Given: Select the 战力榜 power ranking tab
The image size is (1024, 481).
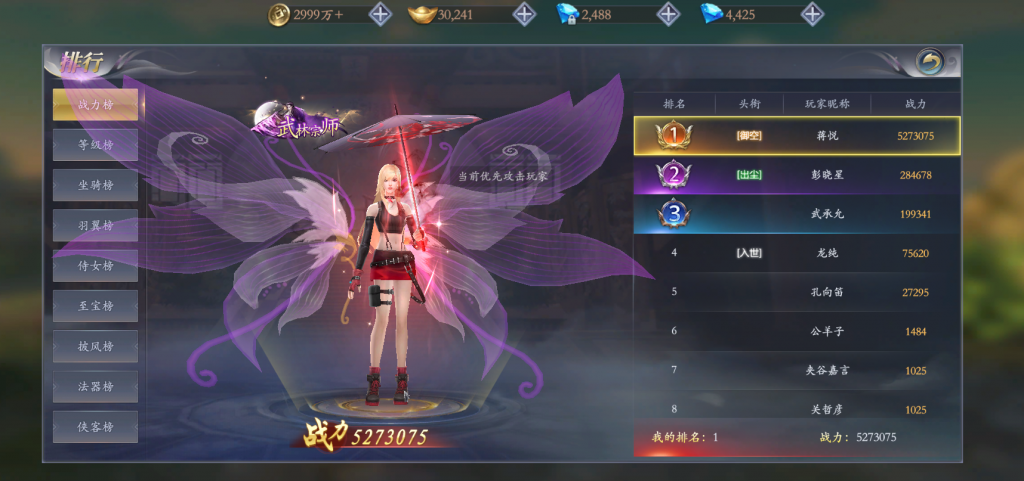Looking at the screenshot, I should (x=95, y=104).
